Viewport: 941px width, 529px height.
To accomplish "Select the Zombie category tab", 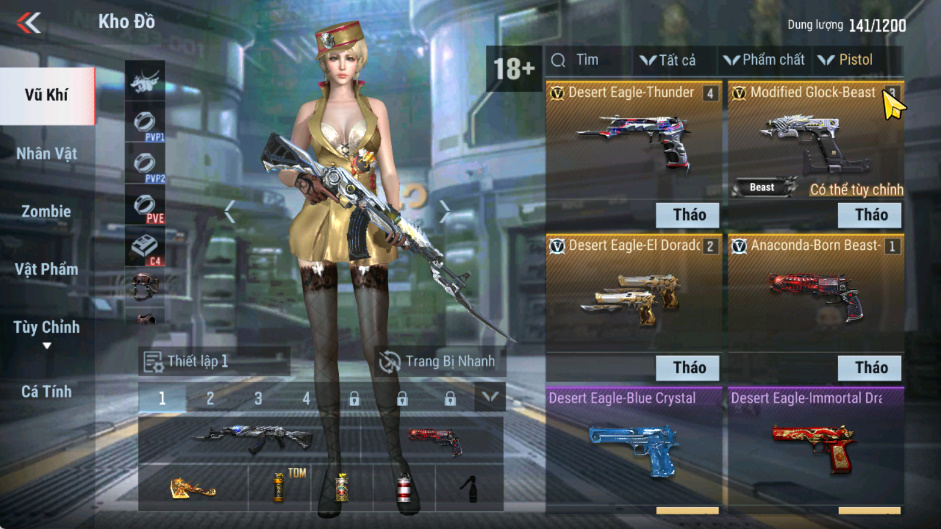I will pyautogui.click(x=47, y=212).
